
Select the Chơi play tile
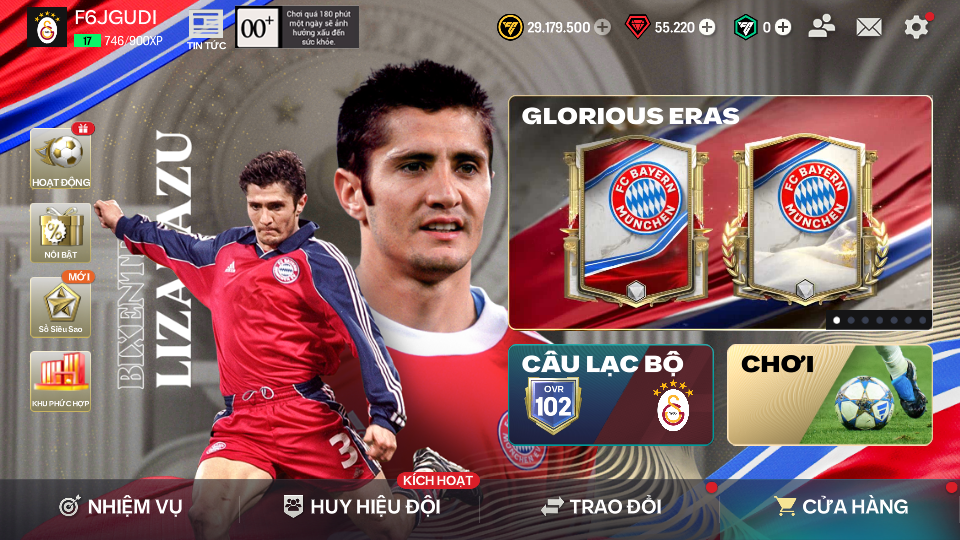(x=829, y=395)
